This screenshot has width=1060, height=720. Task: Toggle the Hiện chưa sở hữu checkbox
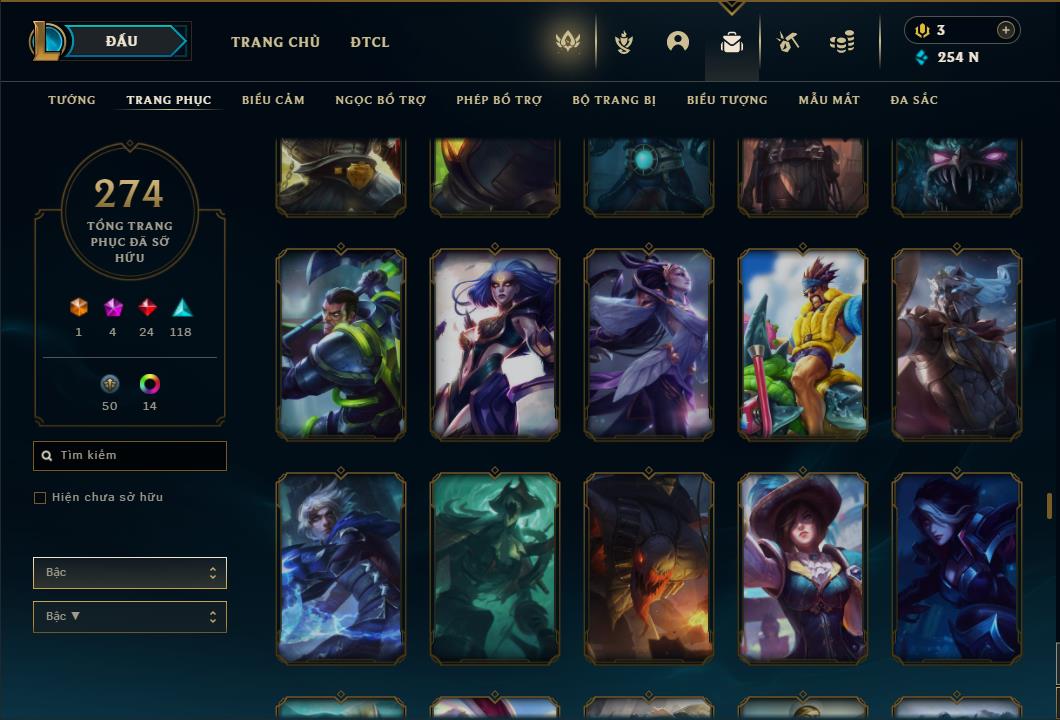click(x=40, y=498)
